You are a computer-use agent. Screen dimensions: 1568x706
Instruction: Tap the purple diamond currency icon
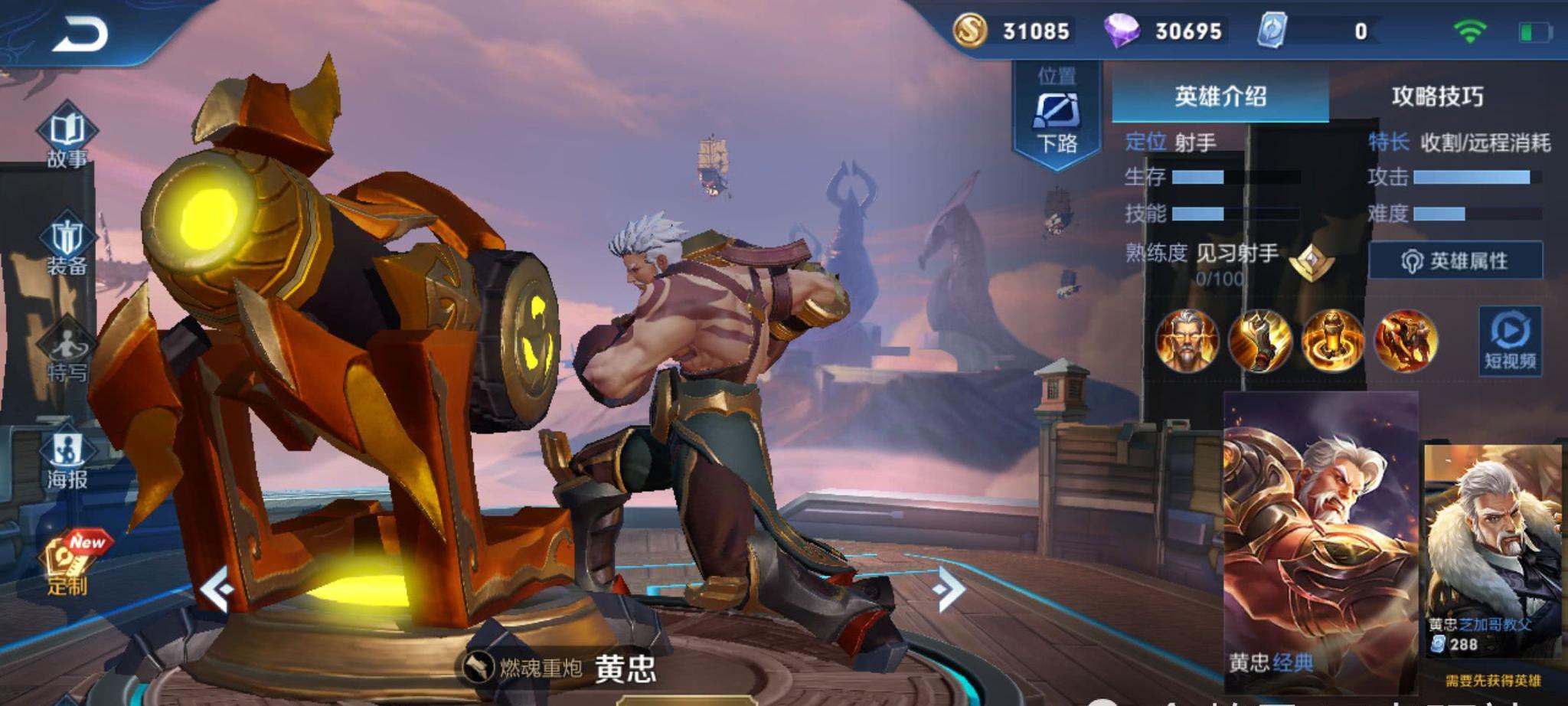coord(1121,31)
